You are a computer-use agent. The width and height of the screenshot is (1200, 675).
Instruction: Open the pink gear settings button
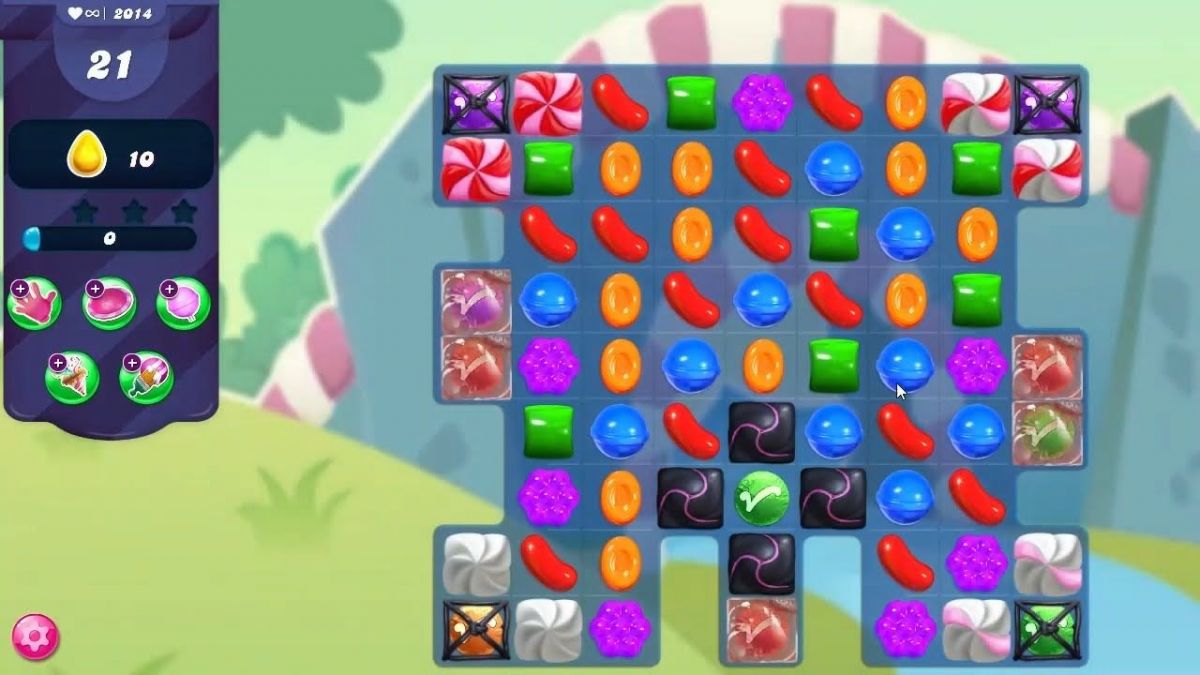(35, 637)
